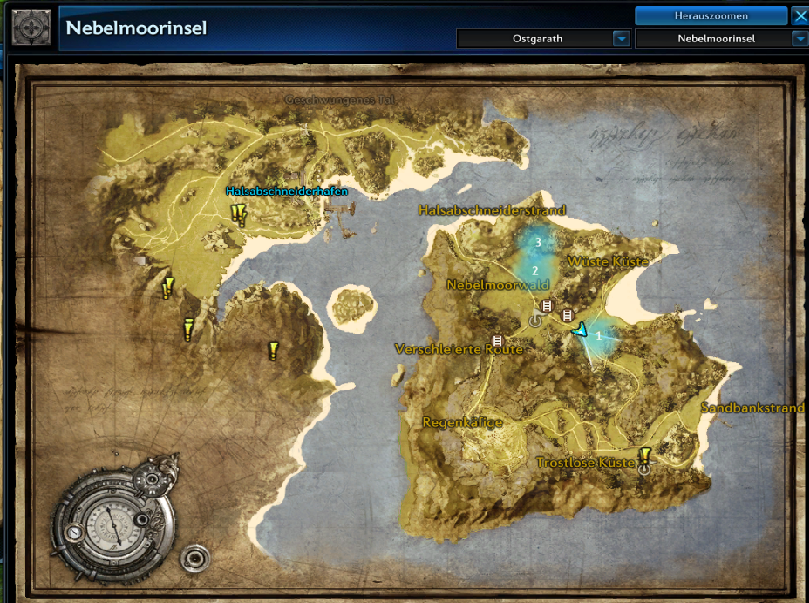This screenshot has width=809, height=603.
Task: Click the Halsabschneiderhafen town label
Action: [x=287, y=191]
